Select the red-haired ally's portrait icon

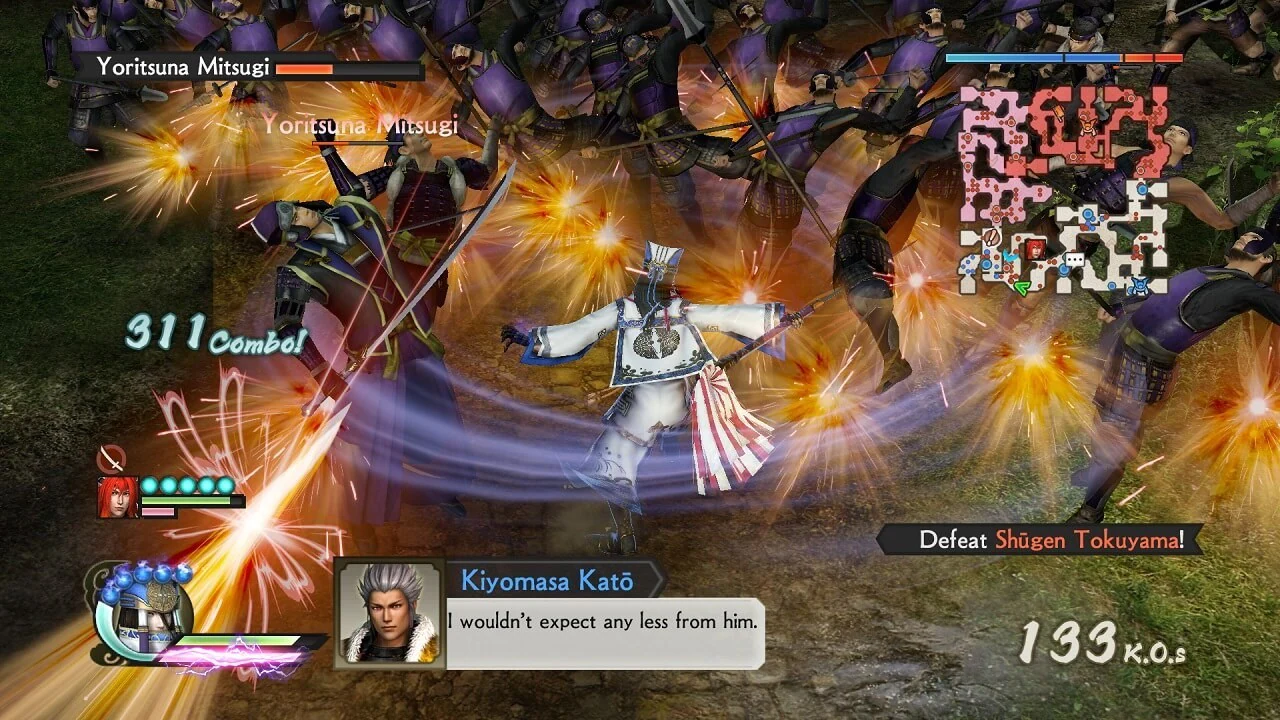pos(118,496)
